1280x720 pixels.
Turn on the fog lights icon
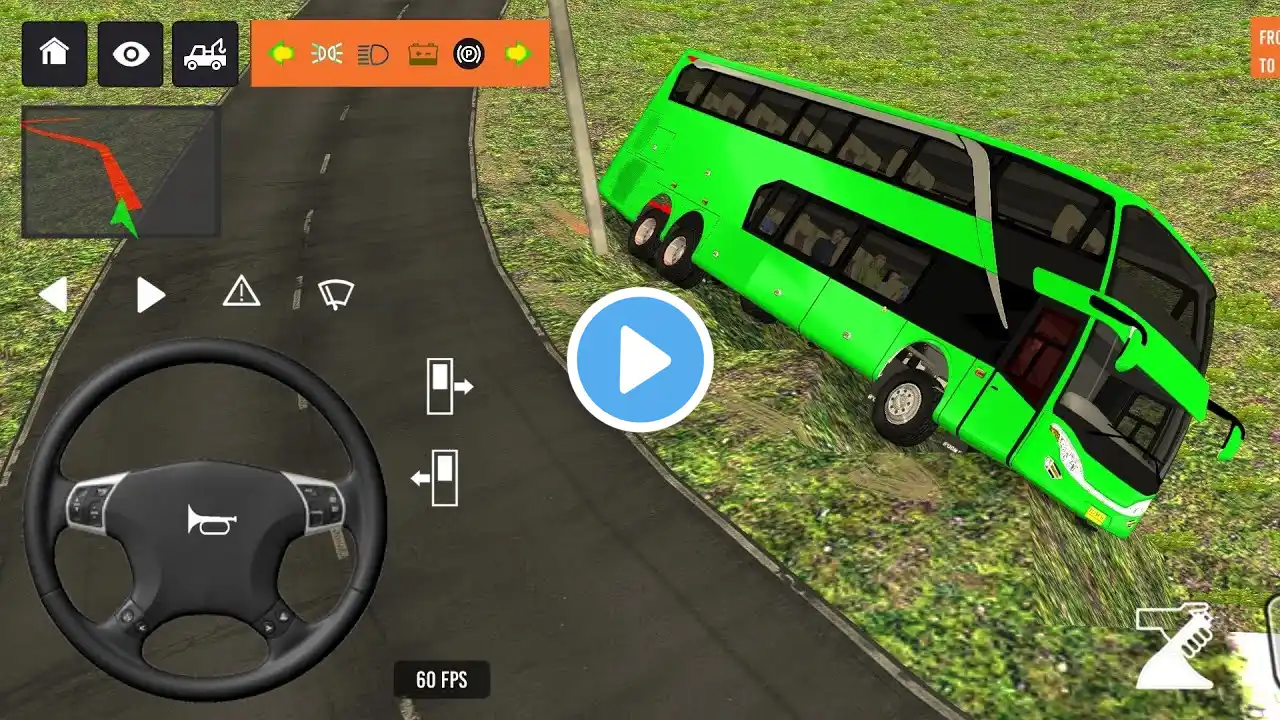point(326,53)
